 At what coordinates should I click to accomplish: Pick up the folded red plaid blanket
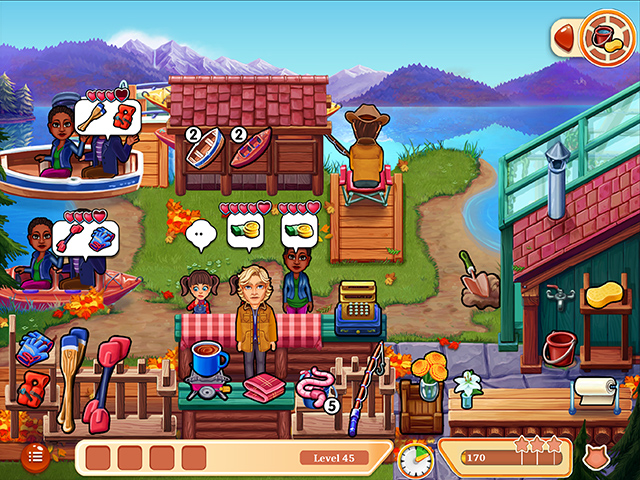point(265,388)
